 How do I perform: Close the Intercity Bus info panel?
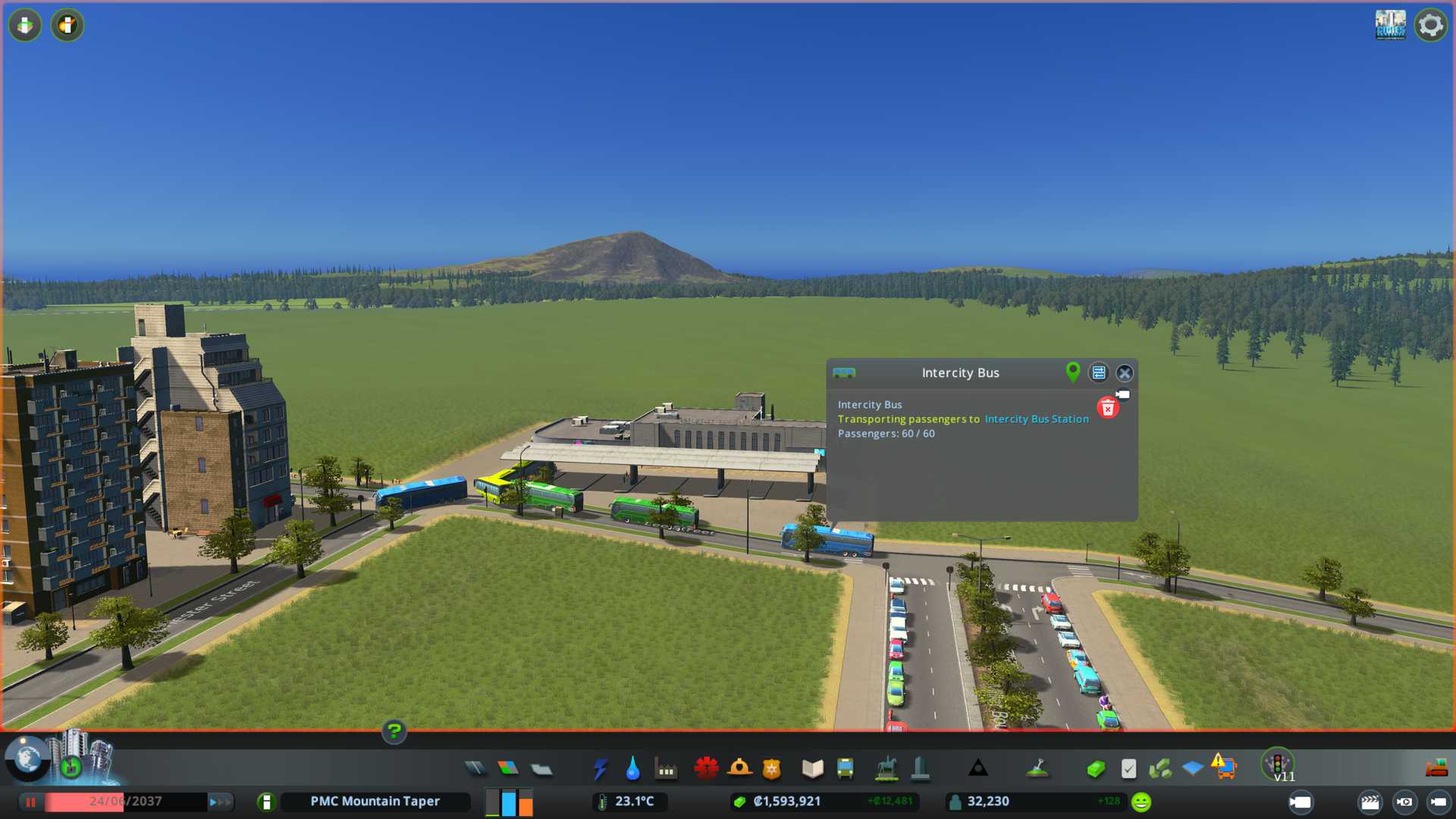(x=1125, y=373)
